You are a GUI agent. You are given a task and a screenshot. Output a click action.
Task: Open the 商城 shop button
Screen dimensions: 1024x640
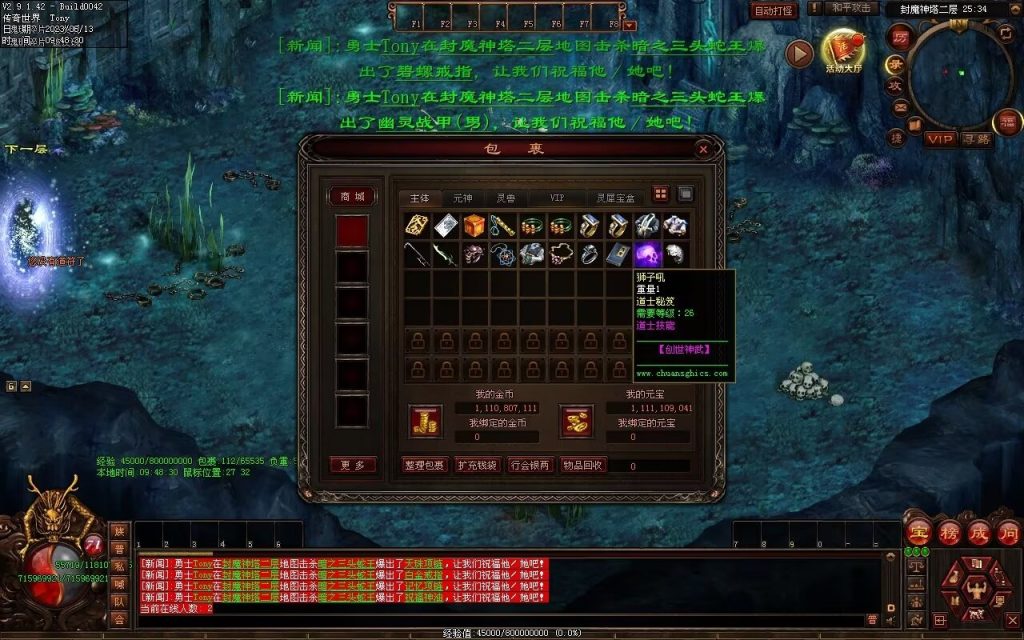point(353,196)
